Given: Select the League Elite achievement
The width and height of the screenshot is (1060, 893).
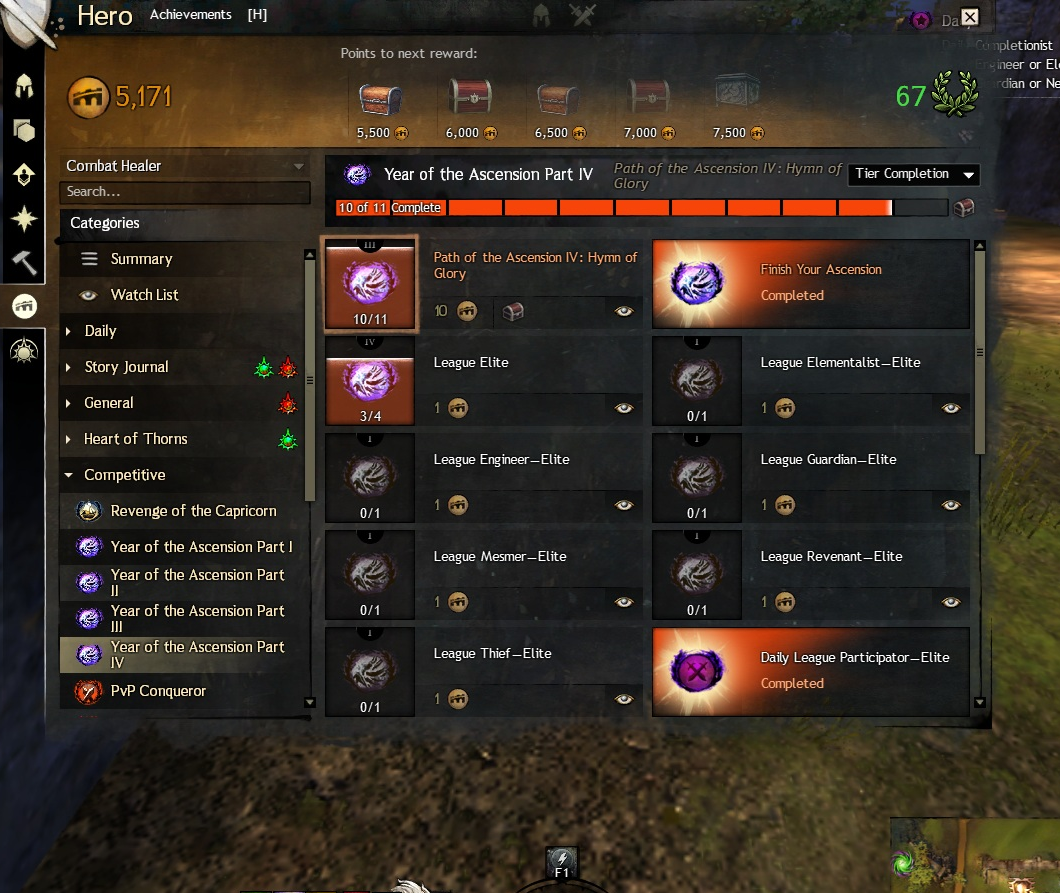Looking at the screenshot, I should point(470,363).
